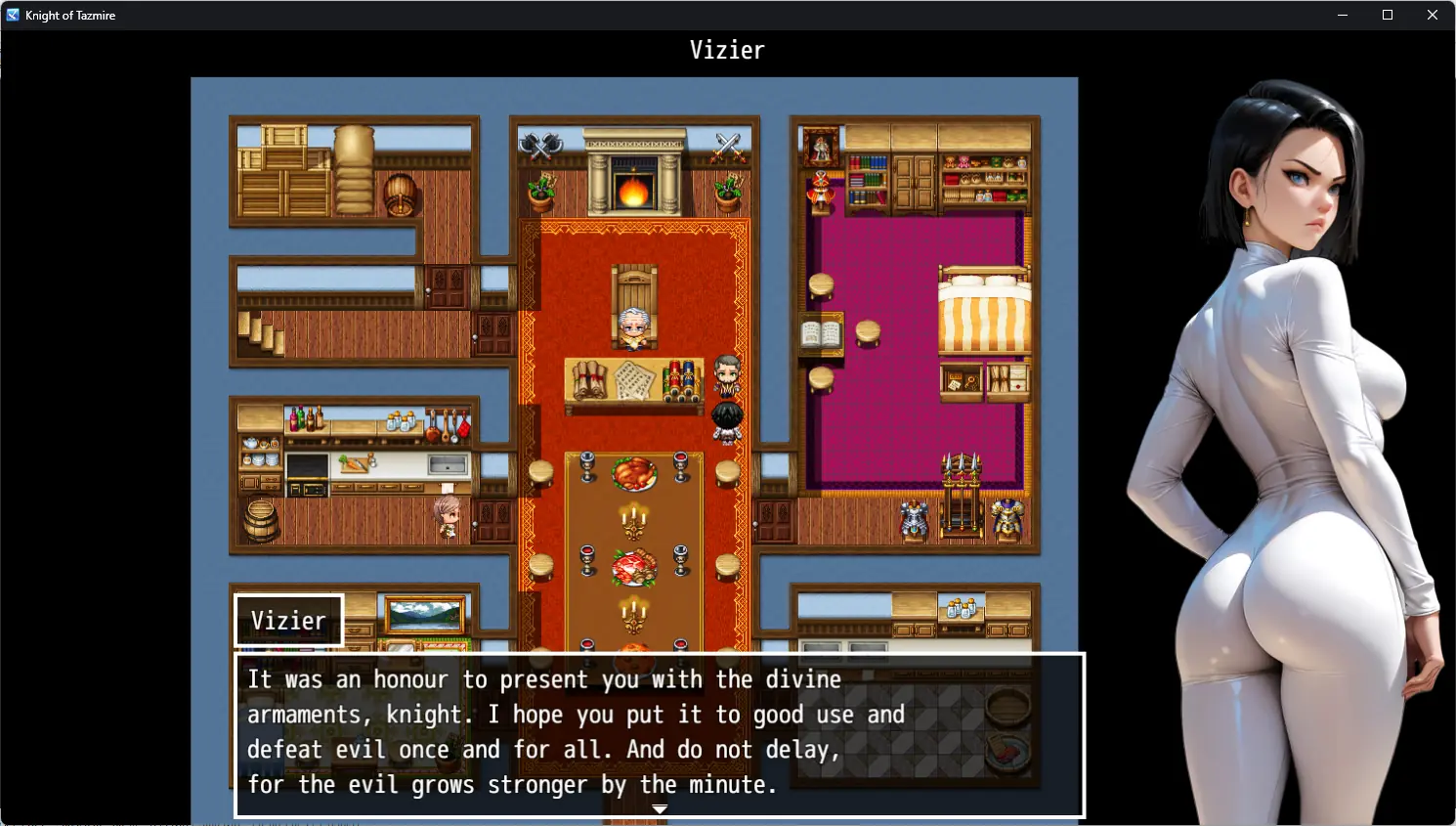Maximize the game window

click(x=1387, y=15)
